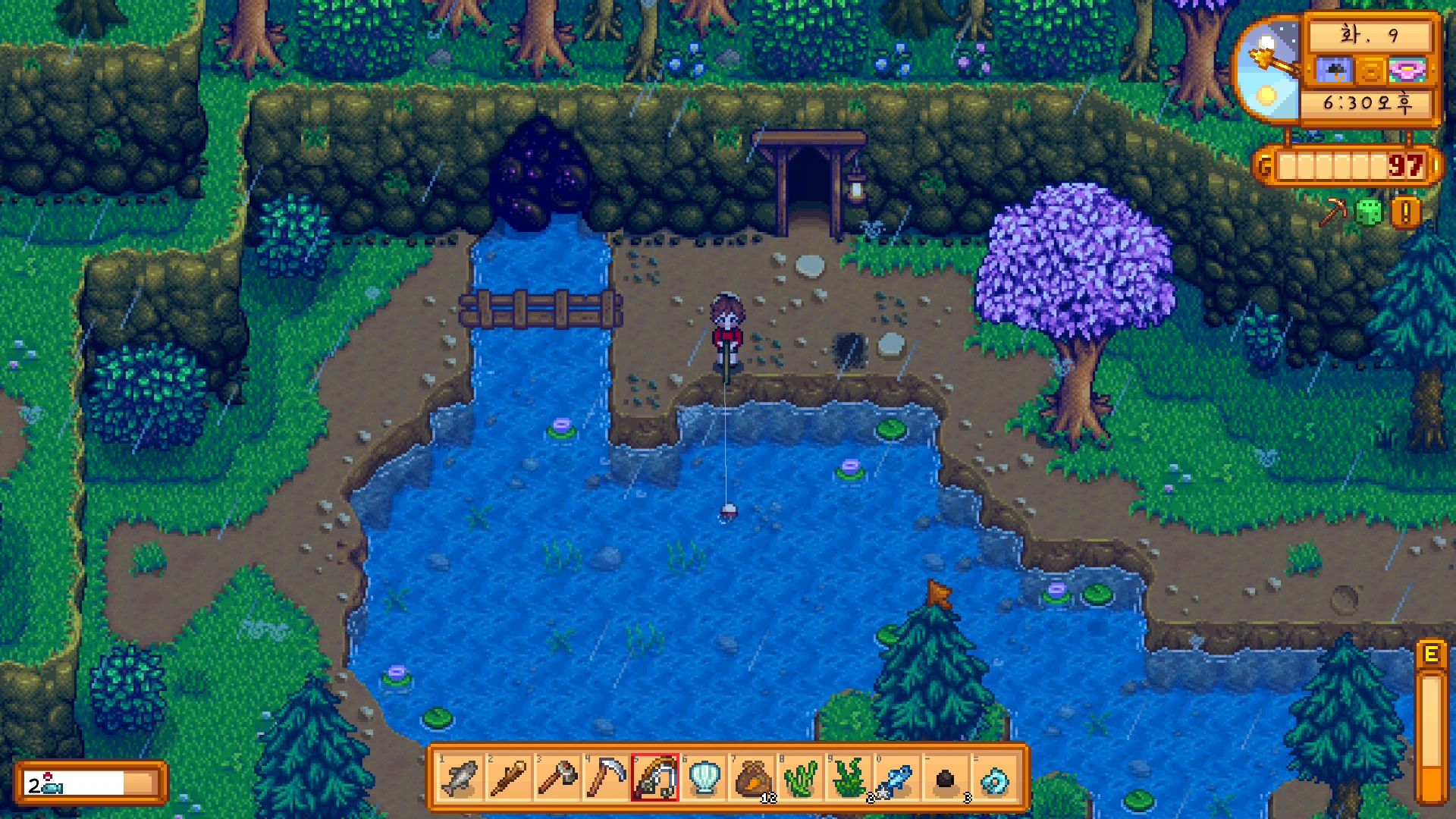Screen dimensions: 1456x819
Task: Select the highlighted fishing rod slot
Action: pyautogui.click(x=654, y=778)
